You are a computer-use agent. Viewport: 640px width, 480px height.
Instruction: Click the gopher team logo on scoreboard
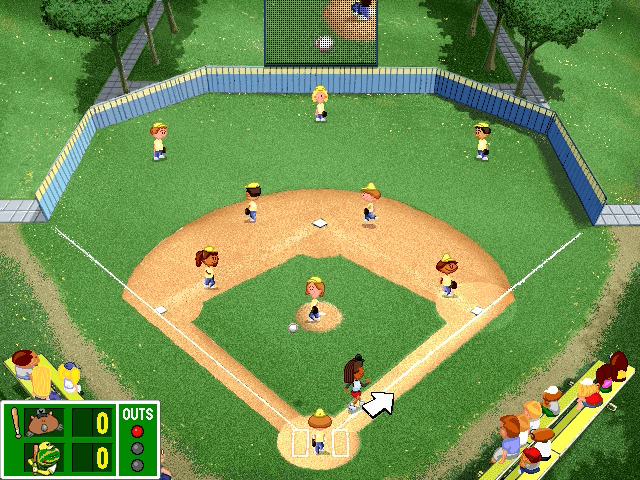coord(46,423)
